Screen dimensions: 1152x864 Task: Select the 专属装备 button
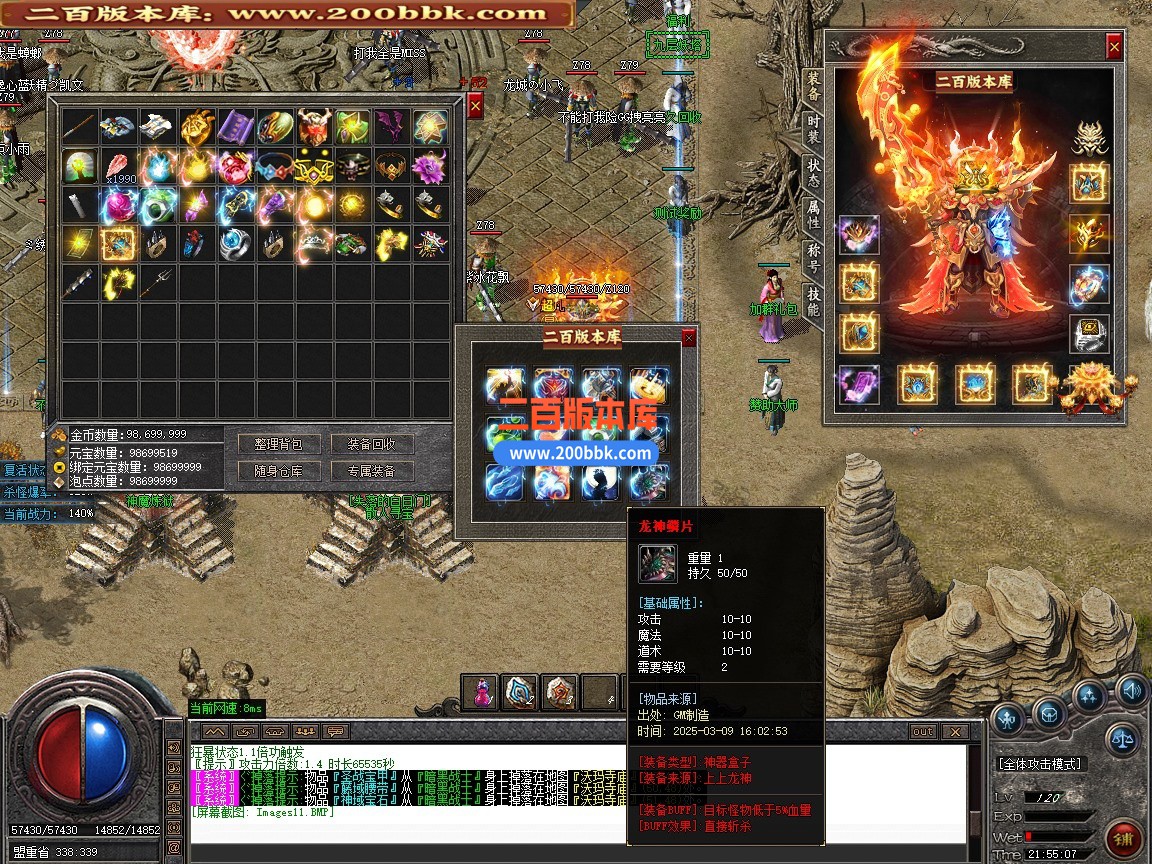(371, 471)
